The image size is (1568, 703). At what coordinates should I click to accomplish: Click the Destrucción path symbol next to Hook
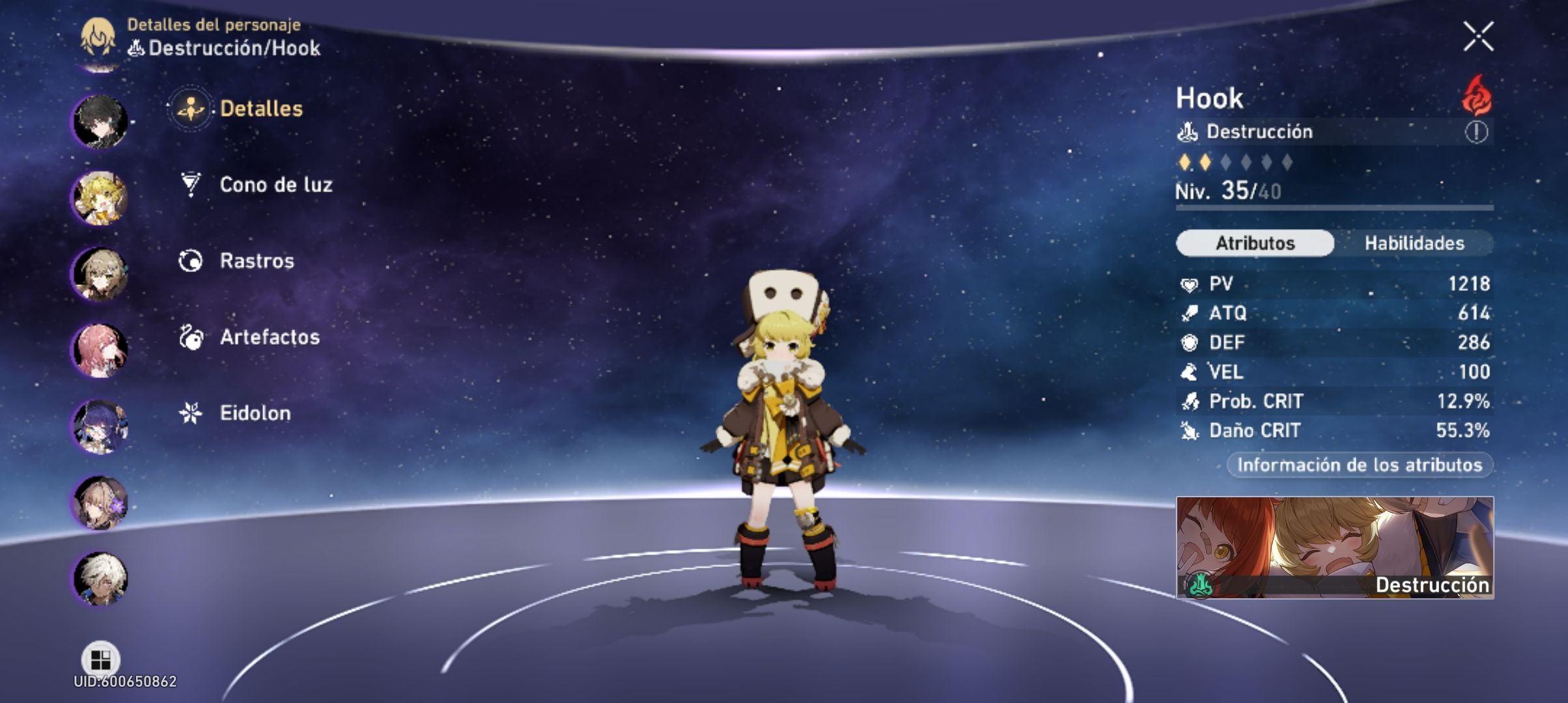coord(1186,131)
